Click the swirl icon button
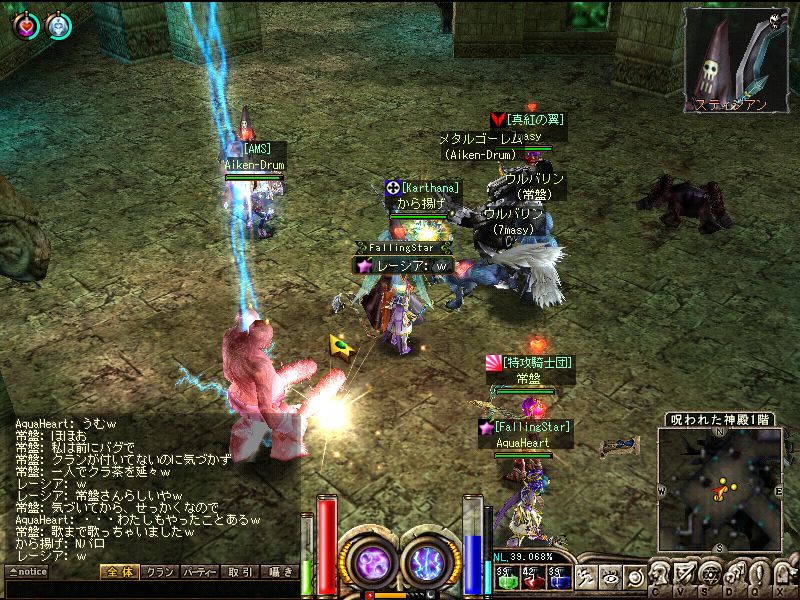Viewport: 800px width, 600px height. [634, 577]
